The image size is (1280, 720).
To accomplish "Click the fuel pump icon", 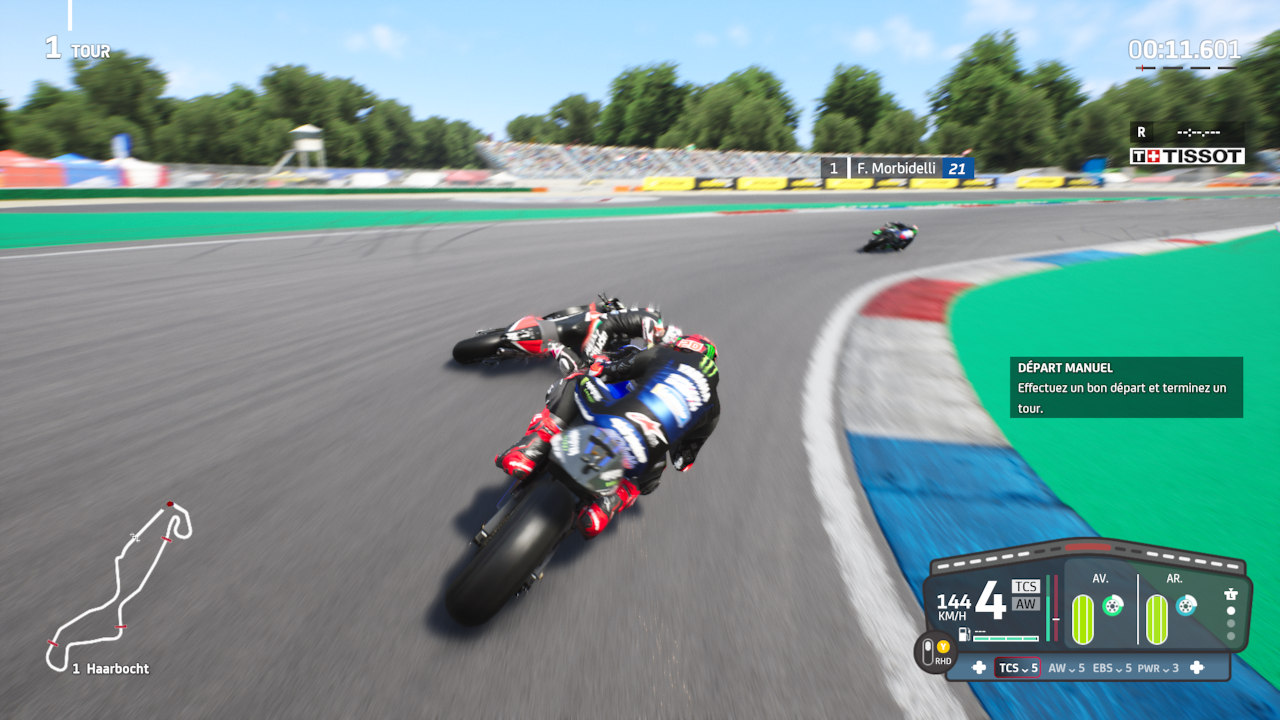I will [964, 633].
